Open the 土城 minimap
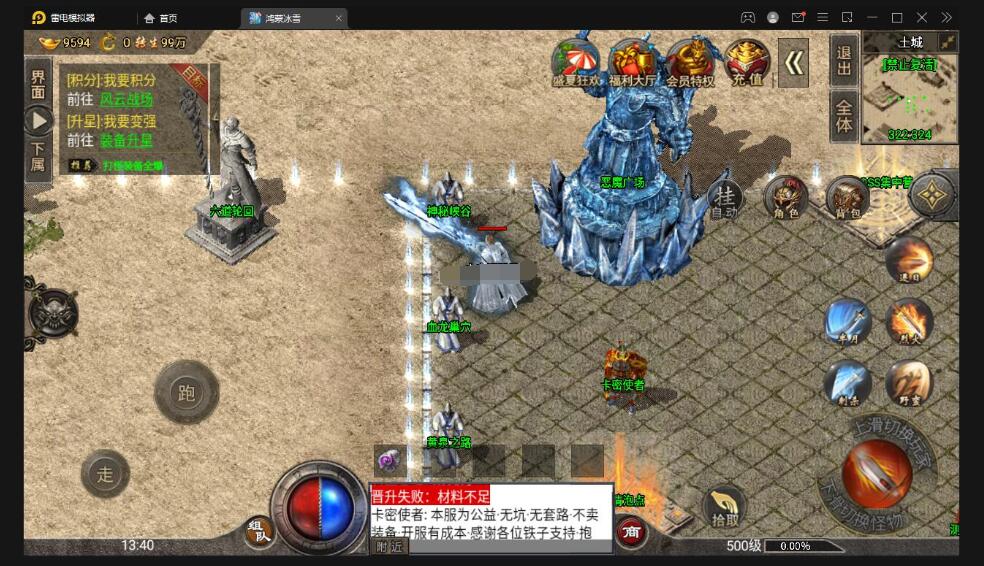Image resolution: width=984 pixels, height=566 pixels. point(909,90)
